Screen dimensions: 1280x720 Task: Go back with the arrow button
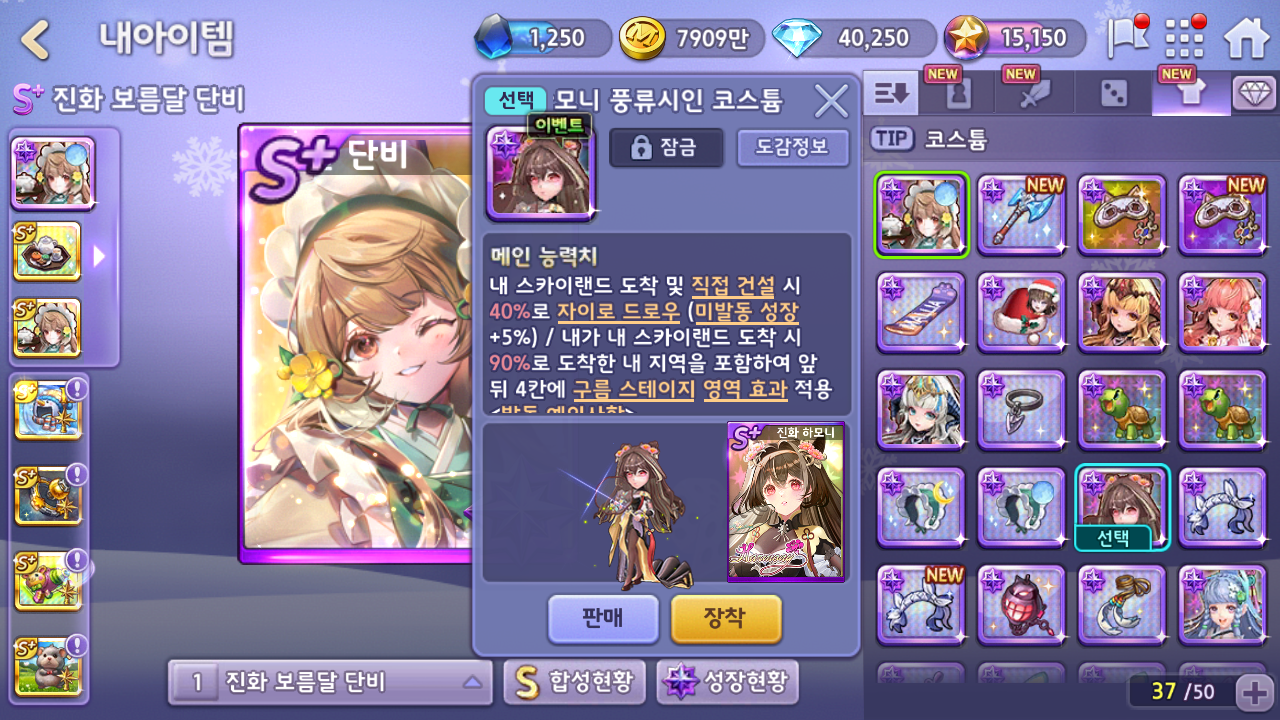(x=36, y=40)
